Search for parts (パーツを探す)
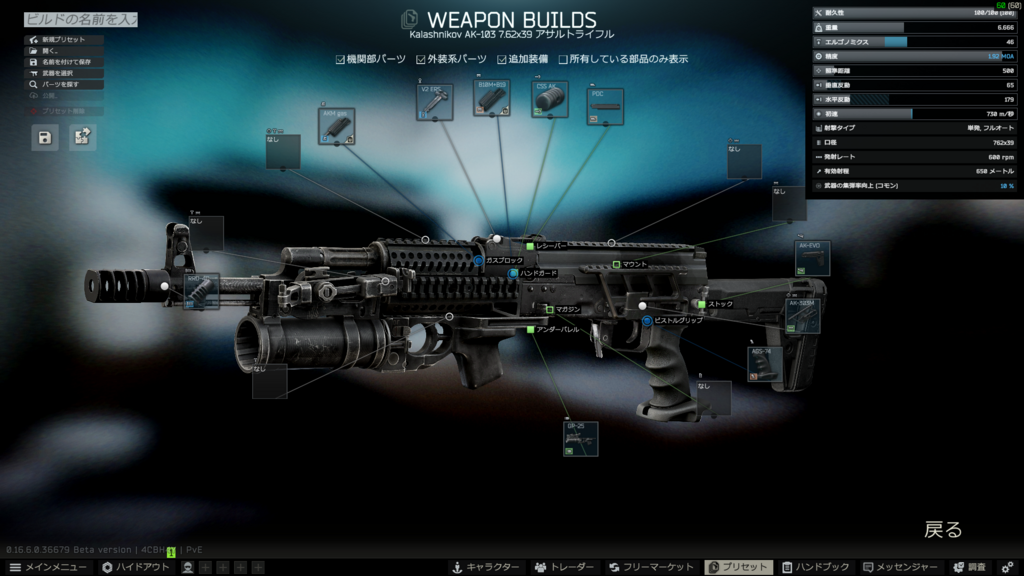This screenshot has width=1024, height=576. pyautogui.click(x=60, y=85)
